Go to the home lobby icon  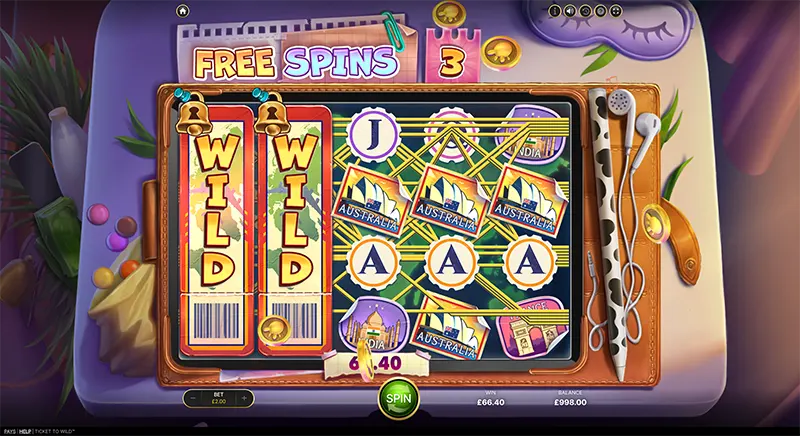tap(182, 11)
